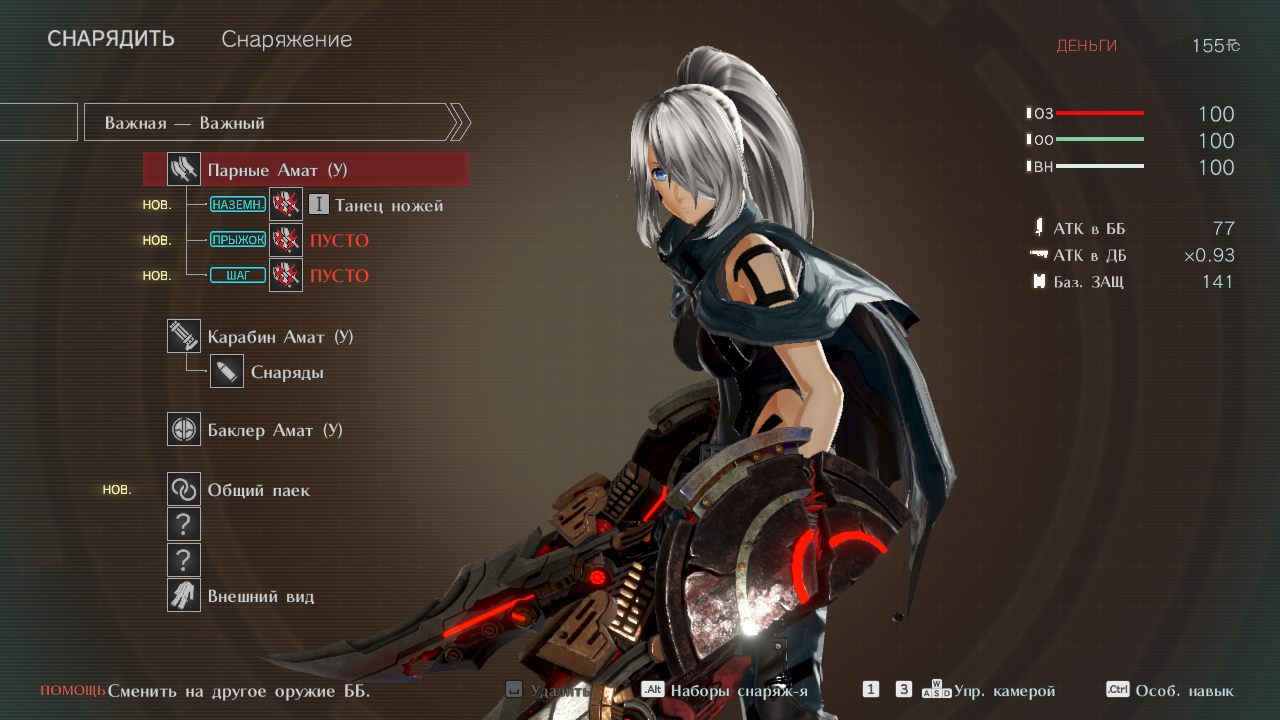Open the Танец ножей ground skill slot
The image size is (1280, 720).
[x=374, y=206]
